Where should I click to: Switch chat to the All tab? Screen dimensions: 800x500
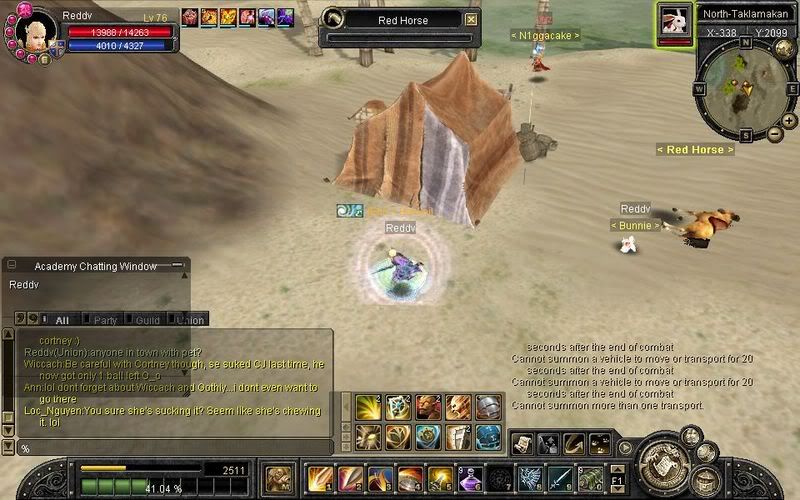[x=62, y=320]
